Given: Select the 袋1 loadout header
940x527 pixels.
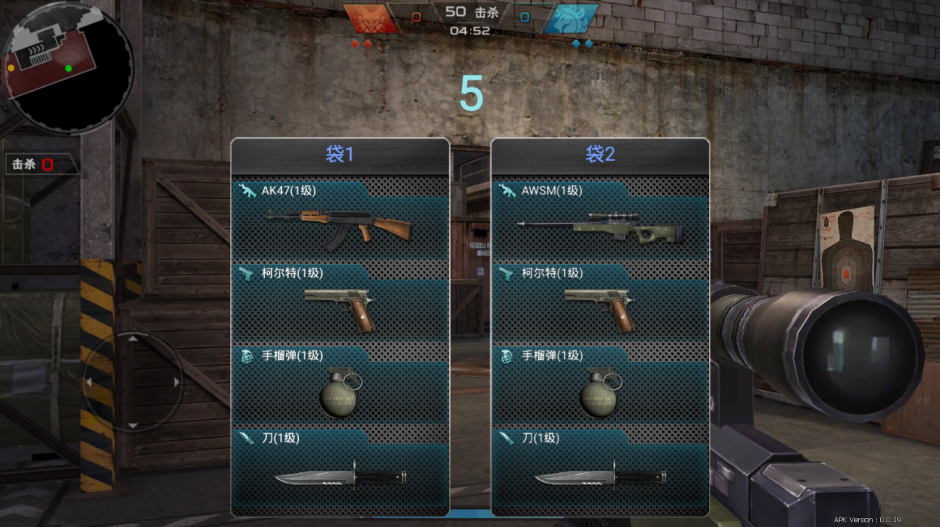Looking at the screenshot, I should click(x=340, y=155).
